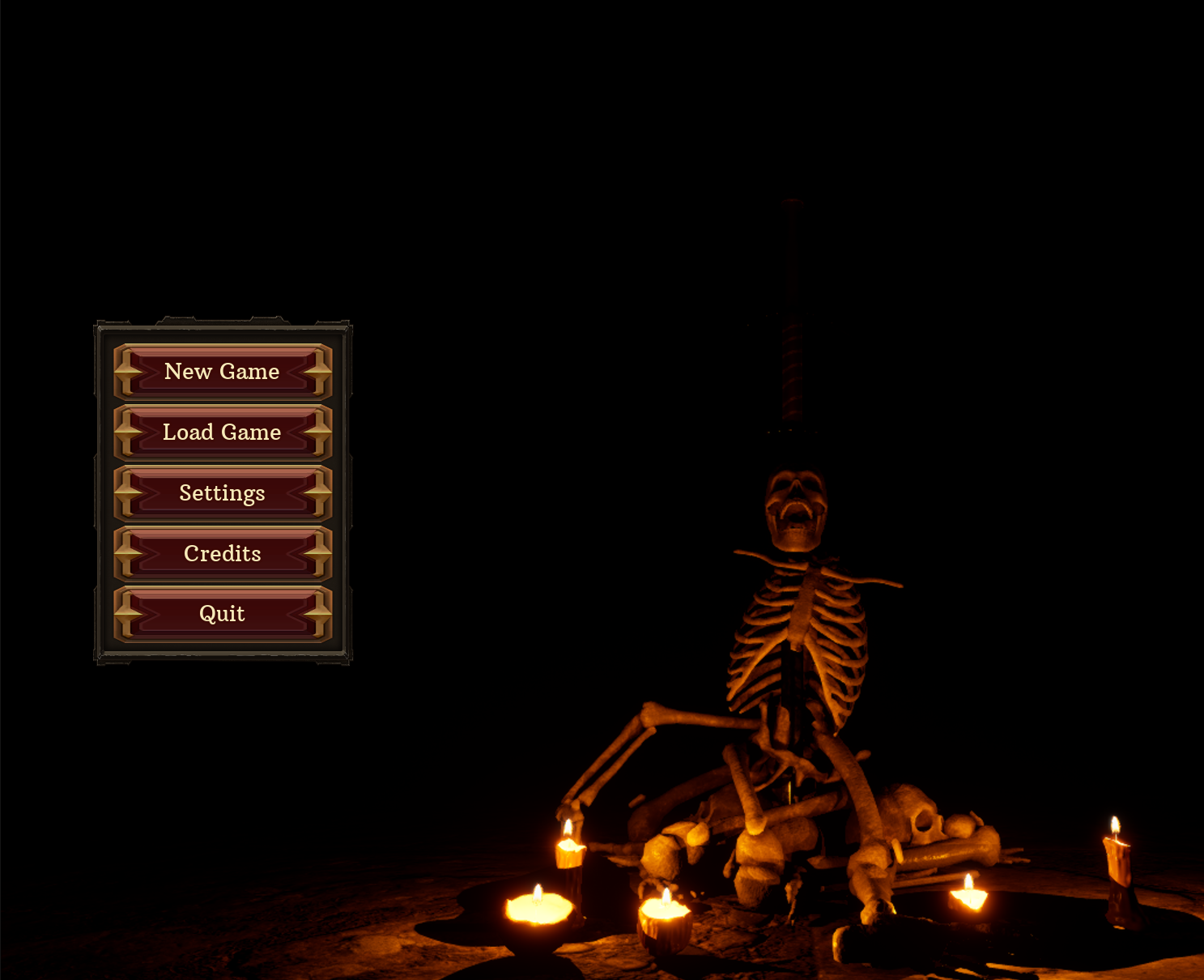Viewport: 1204px width, 980px height.
Task: Click the right arrow icon beside Quit
Action: [x=318, y=614]
